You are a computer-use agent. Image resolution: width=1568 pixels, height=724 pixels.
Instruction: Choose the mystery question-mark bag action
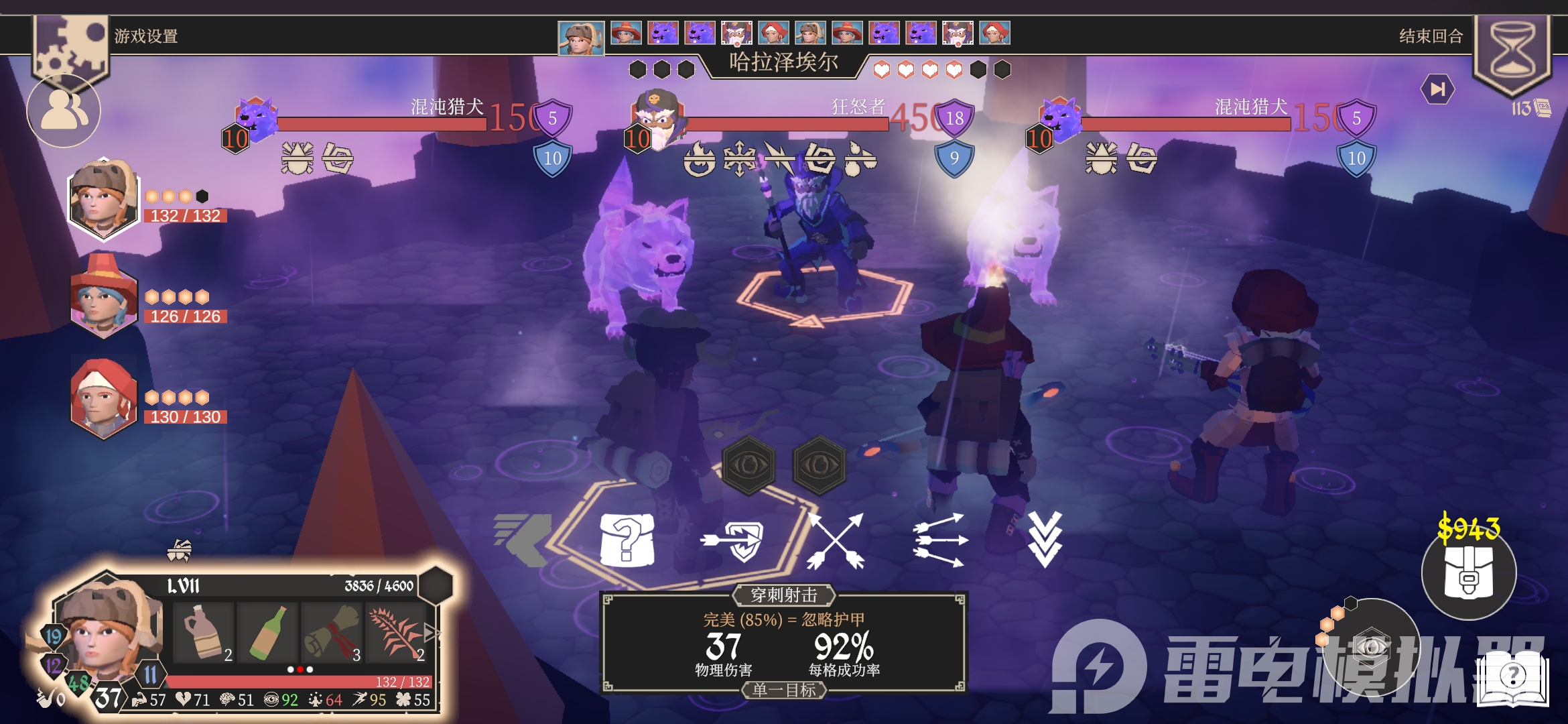click(627, 540)
